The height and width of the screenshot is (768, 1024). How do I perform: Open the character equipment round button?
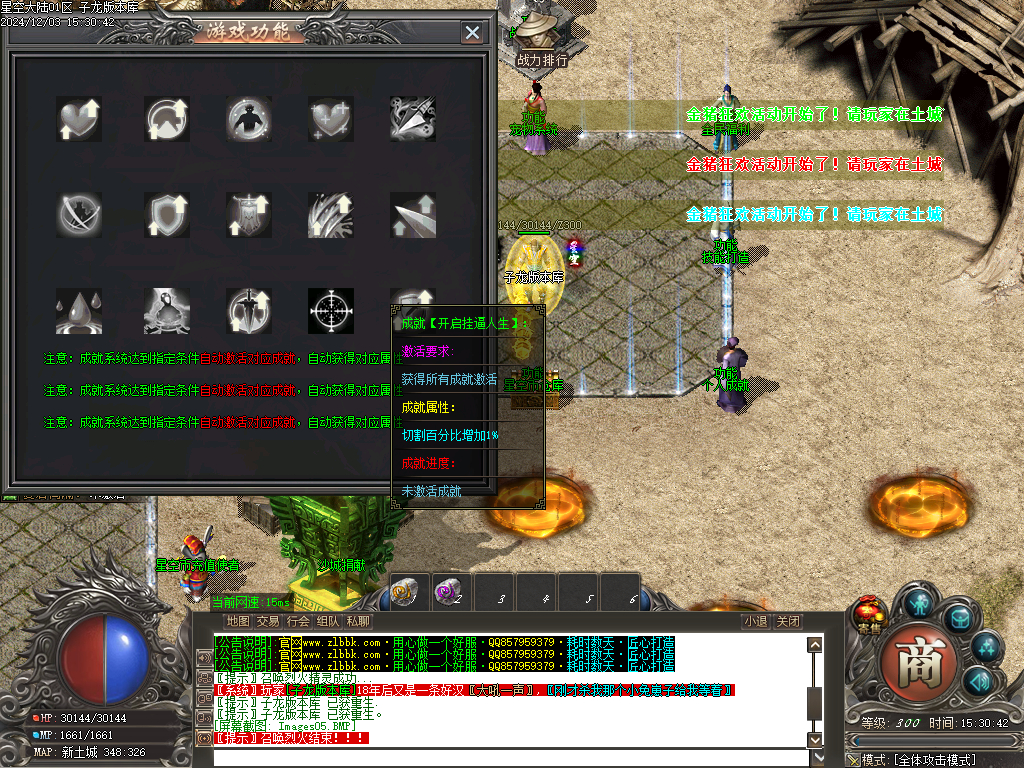pos(919,603)
